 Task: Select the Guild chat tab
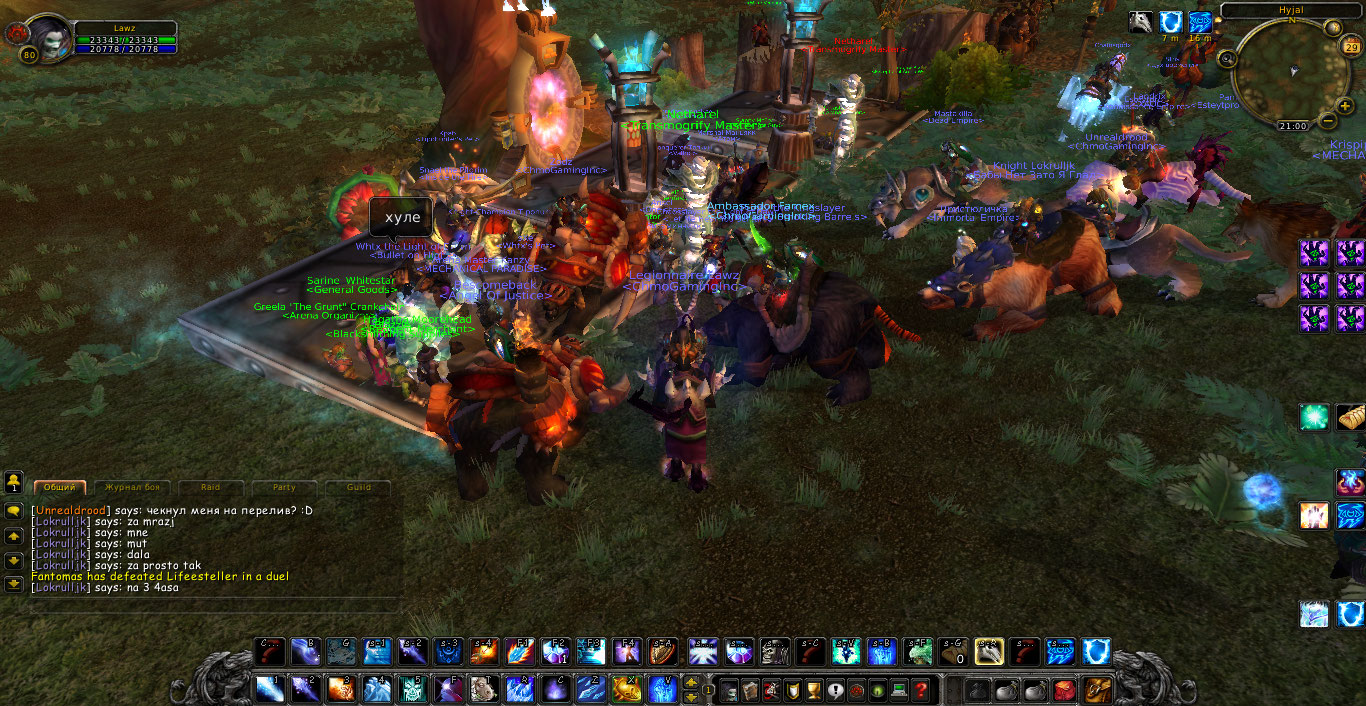(x=359, y=487)
